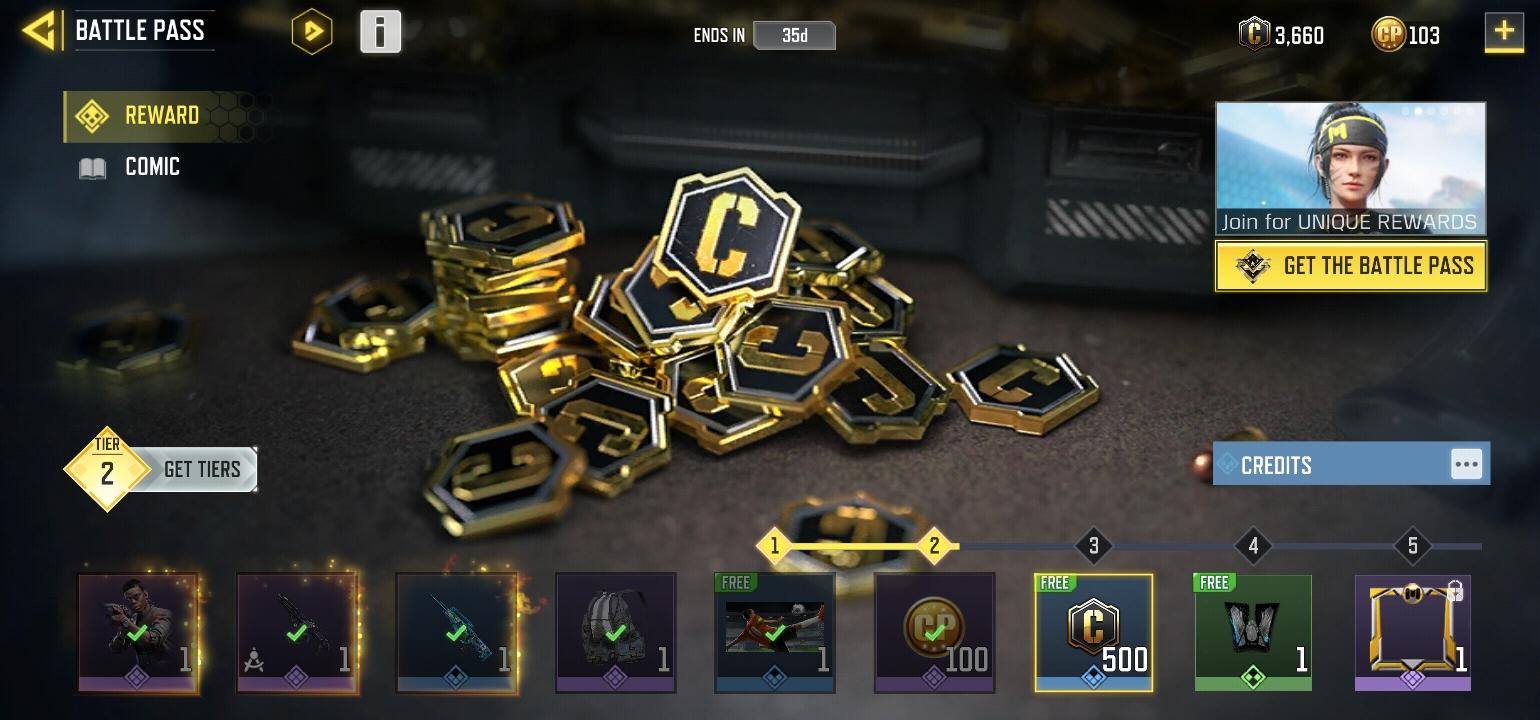This screenshot has width=1540, height=720.
Task: Open the battle pass trailer video icon
Action: (x=311, y=31)
